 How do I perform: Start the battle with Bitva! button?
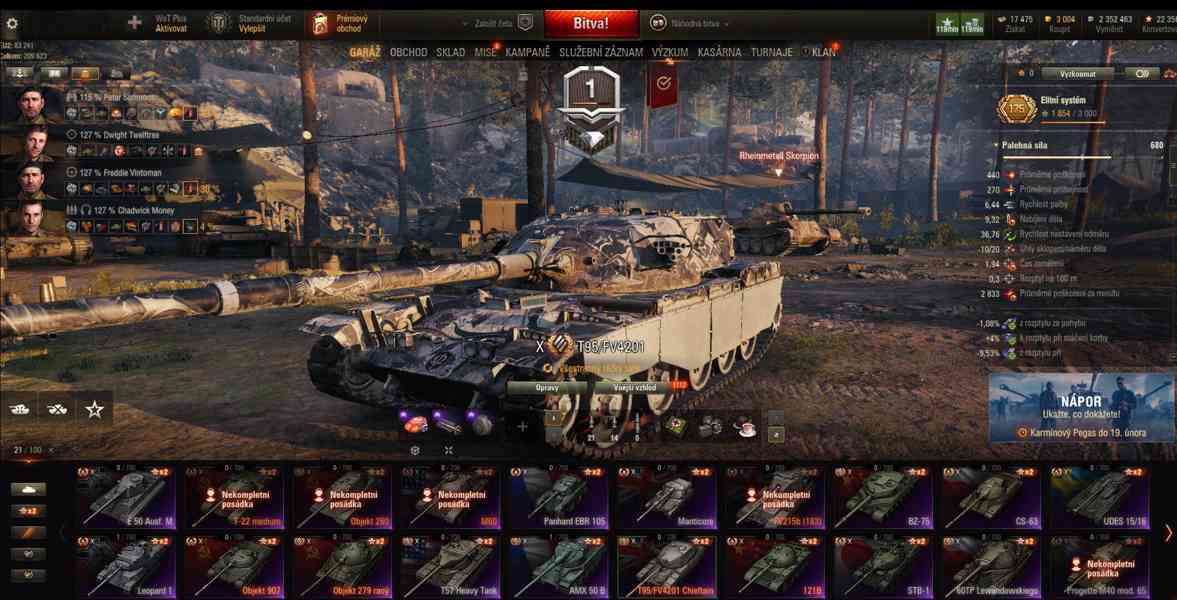591,23
